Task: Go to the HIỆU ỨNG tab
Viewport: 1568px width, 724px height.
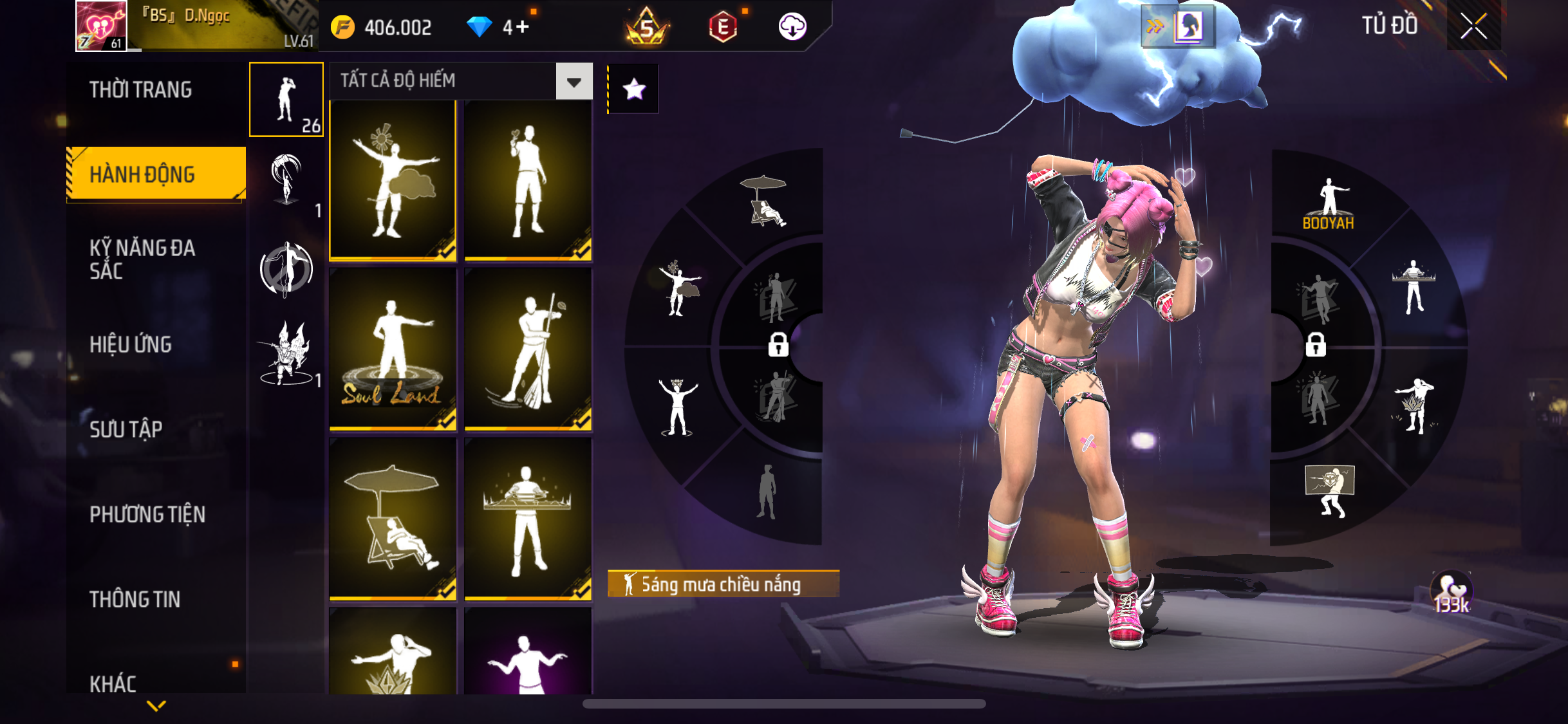Action: click(x=131, y=344)
